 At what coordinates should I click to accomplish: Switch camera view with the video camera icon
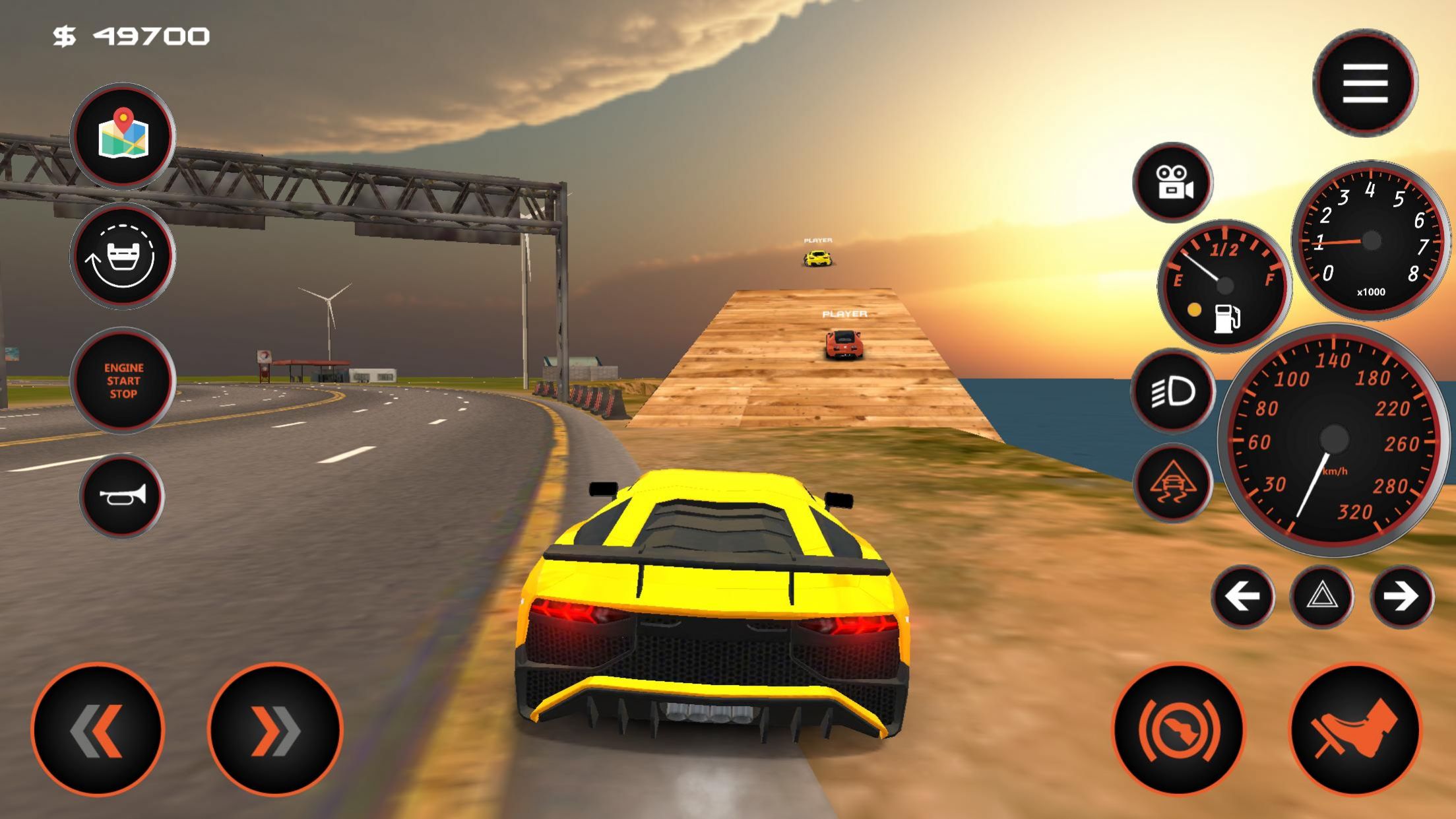1173,182
